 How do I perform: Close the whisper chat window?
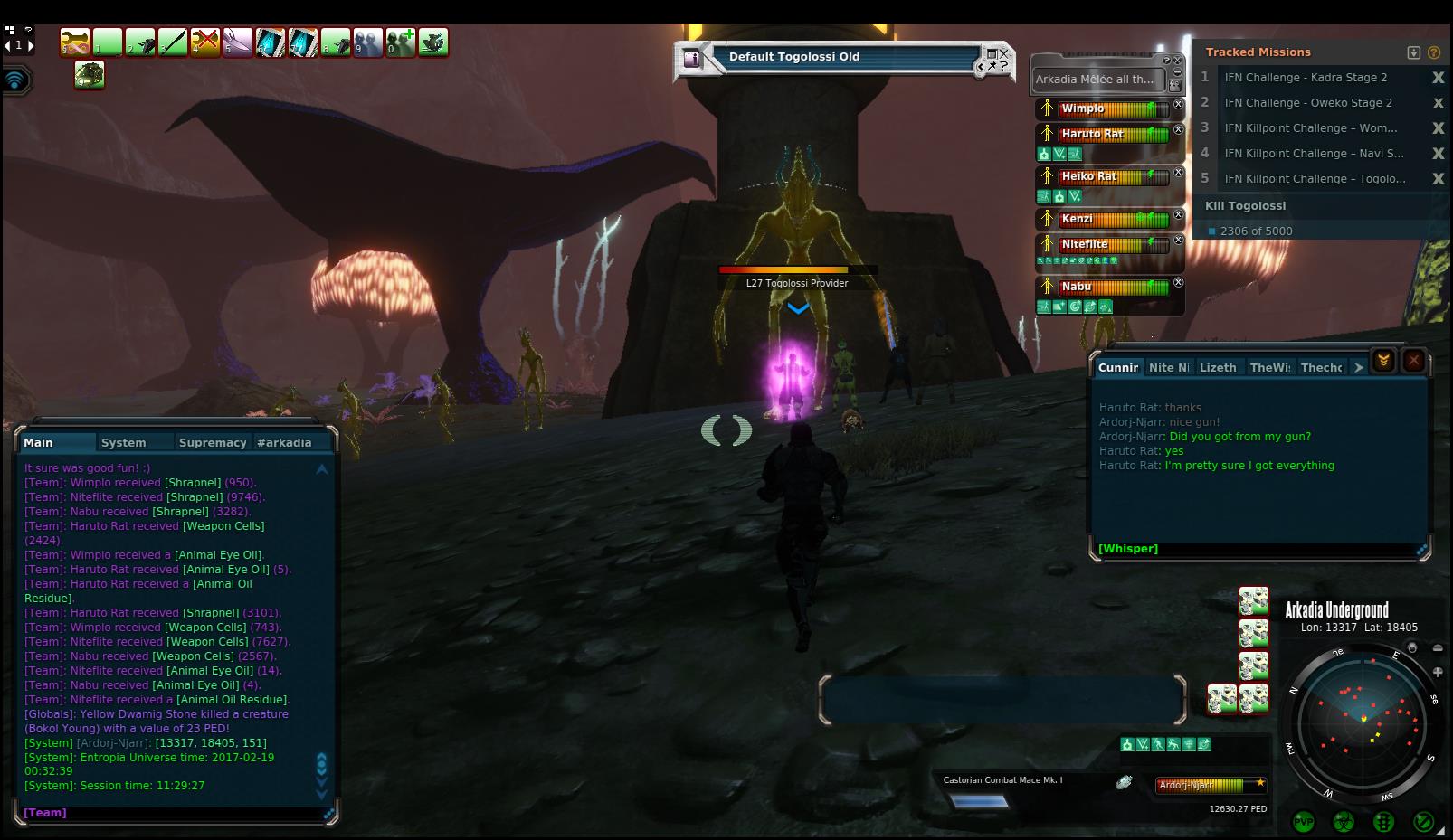[1413, 361]
